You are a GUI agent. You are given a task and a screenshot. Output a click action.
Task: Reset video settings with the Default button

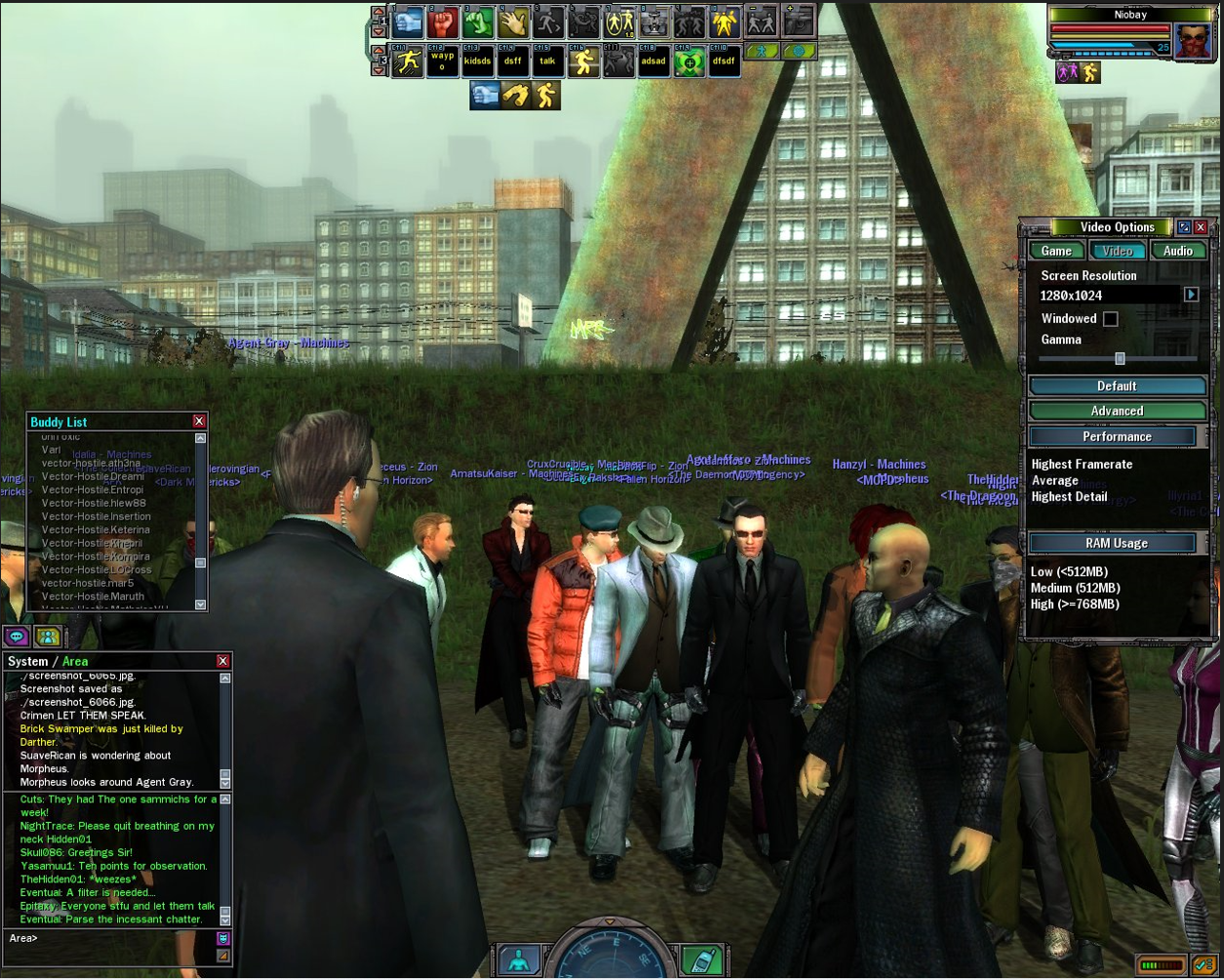coord(1117,386)
